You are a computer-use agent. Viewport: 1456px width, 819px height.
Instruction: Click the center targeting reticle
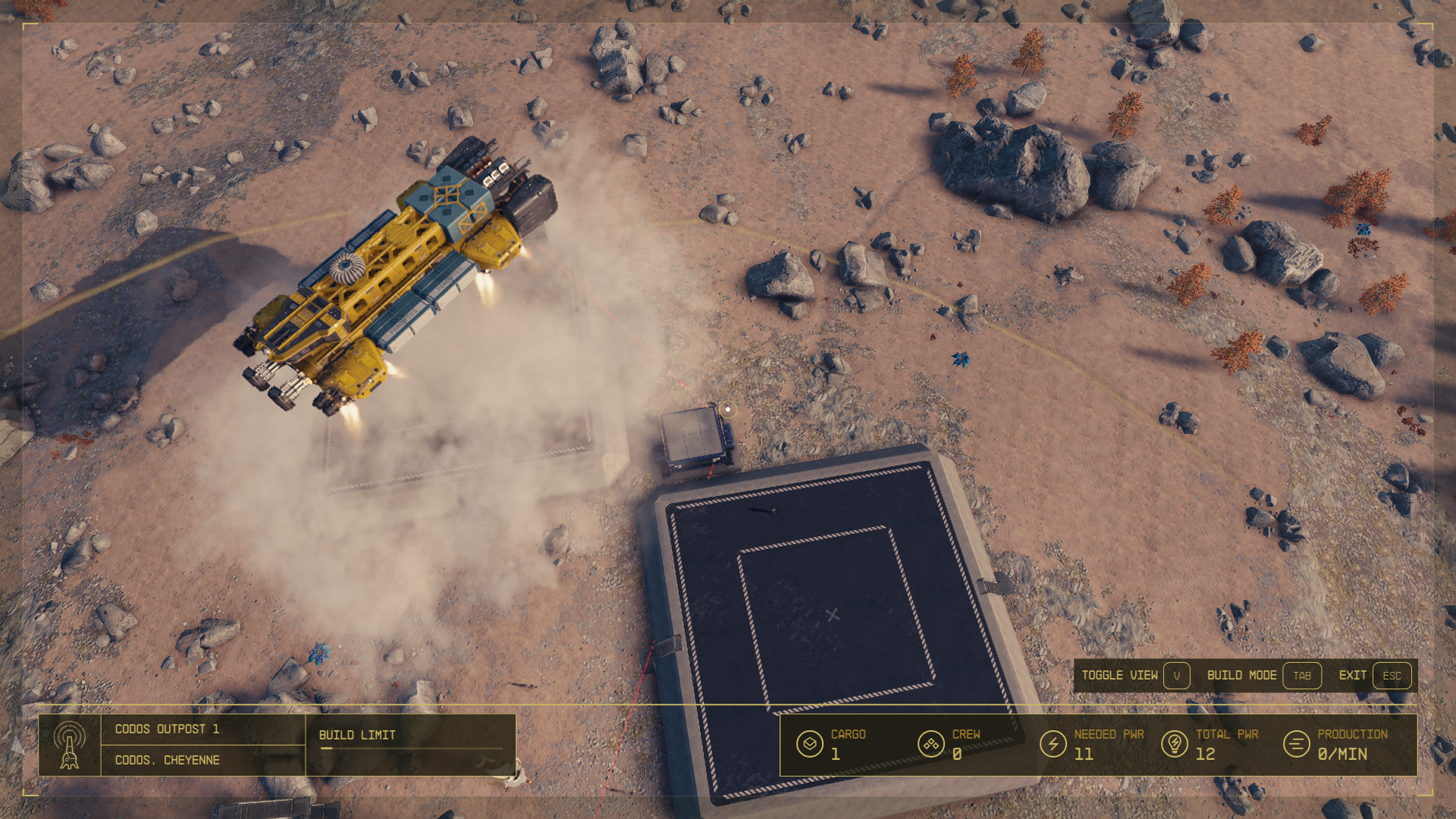727,409
